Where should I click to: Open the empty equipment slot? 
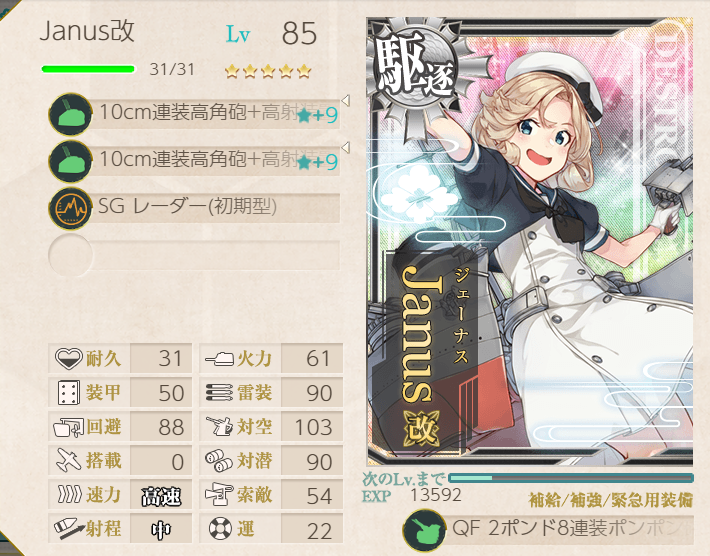(x=195, y=254)
